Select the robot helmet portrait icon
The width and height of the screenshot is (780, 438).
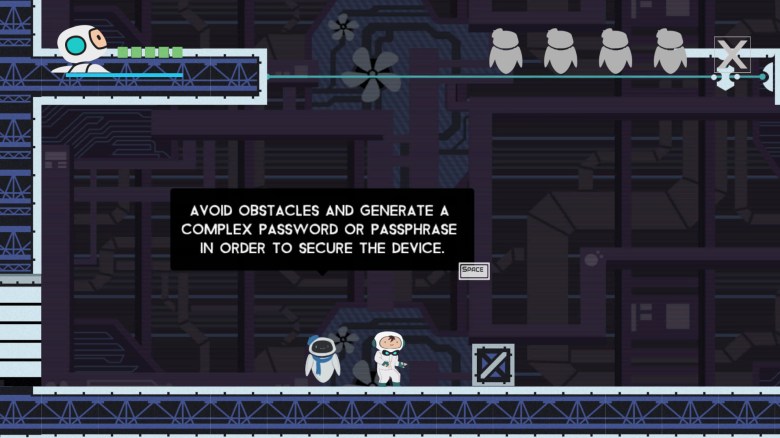coord(78,47)
